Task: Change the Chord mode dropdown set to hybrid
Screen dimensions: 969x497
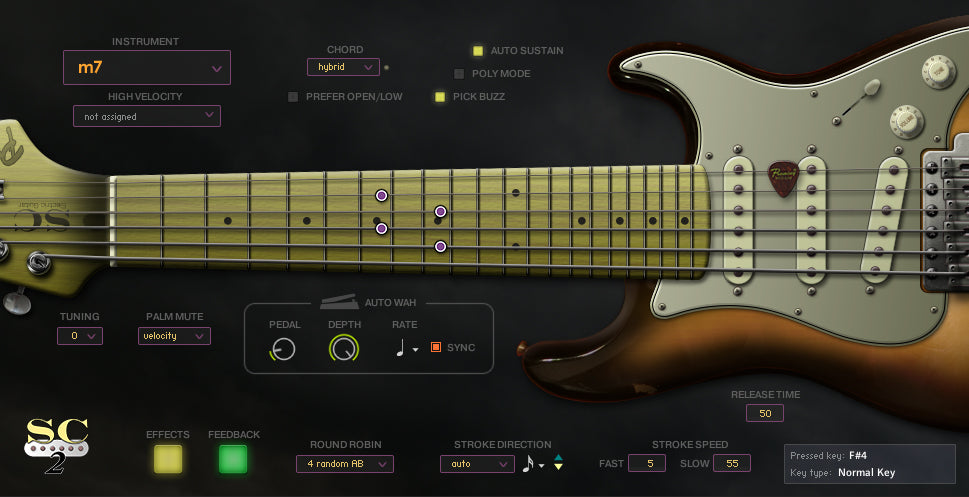Action: pos(343,67)
